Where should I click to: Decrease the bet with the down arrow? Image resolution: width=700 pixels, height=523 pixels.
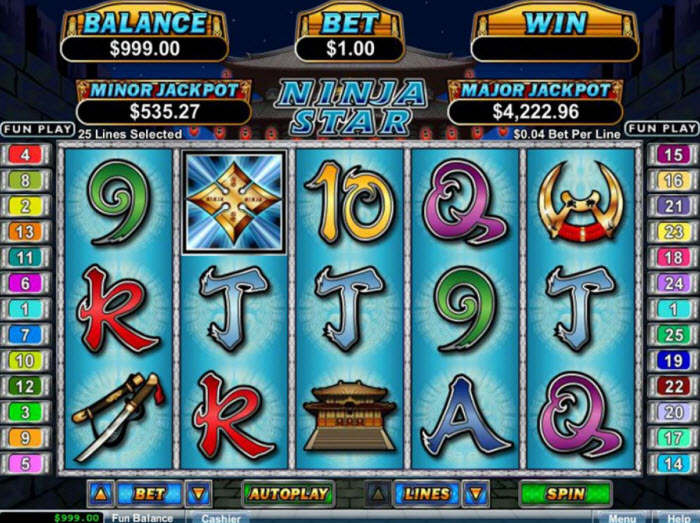[x=199, y=494]
